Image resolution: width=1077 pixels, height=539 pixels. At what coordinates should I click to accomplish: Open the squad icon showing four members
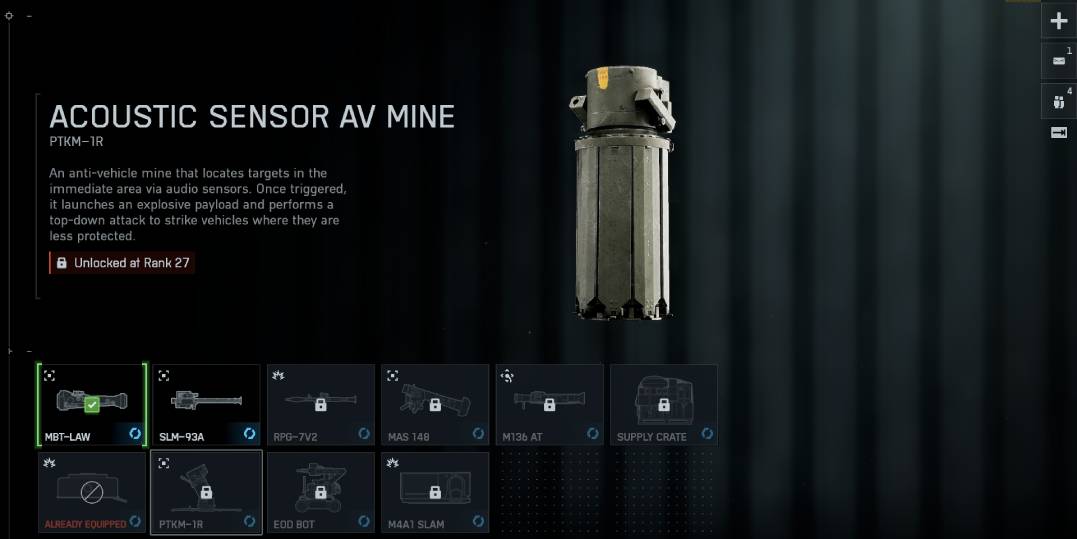click(1059, 100)
